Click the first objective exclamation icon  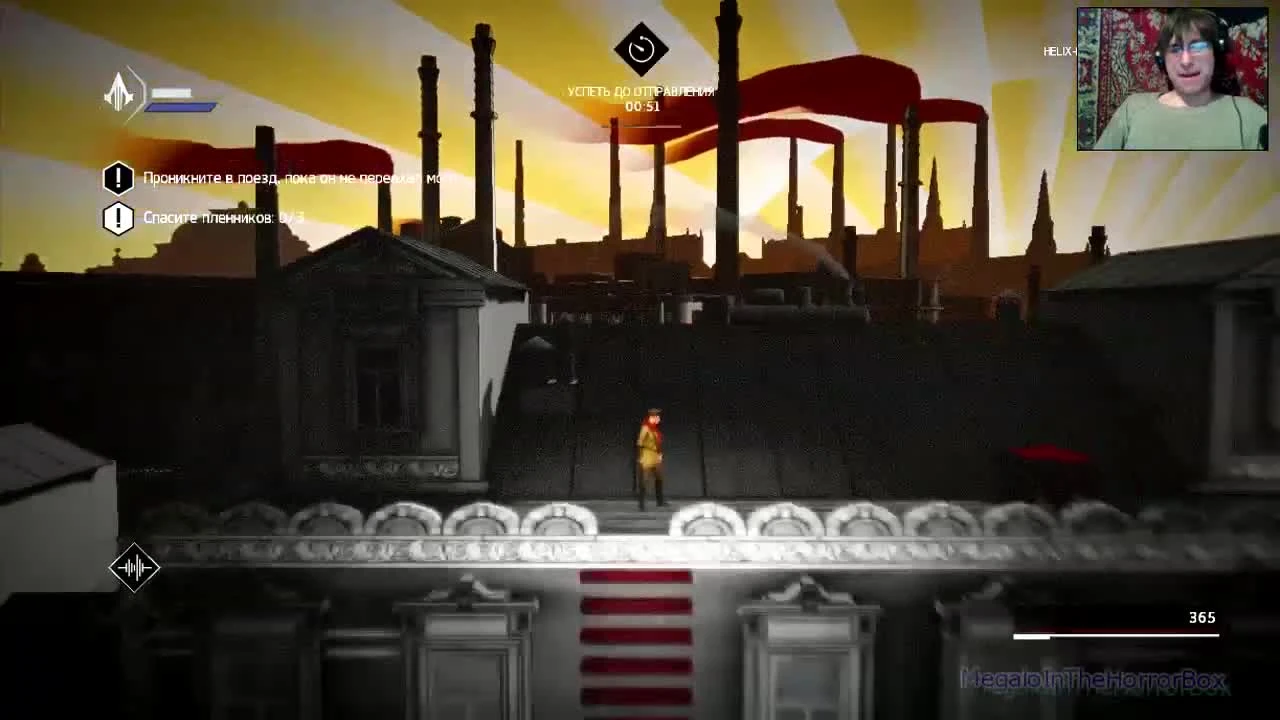(x=118, y=178)
